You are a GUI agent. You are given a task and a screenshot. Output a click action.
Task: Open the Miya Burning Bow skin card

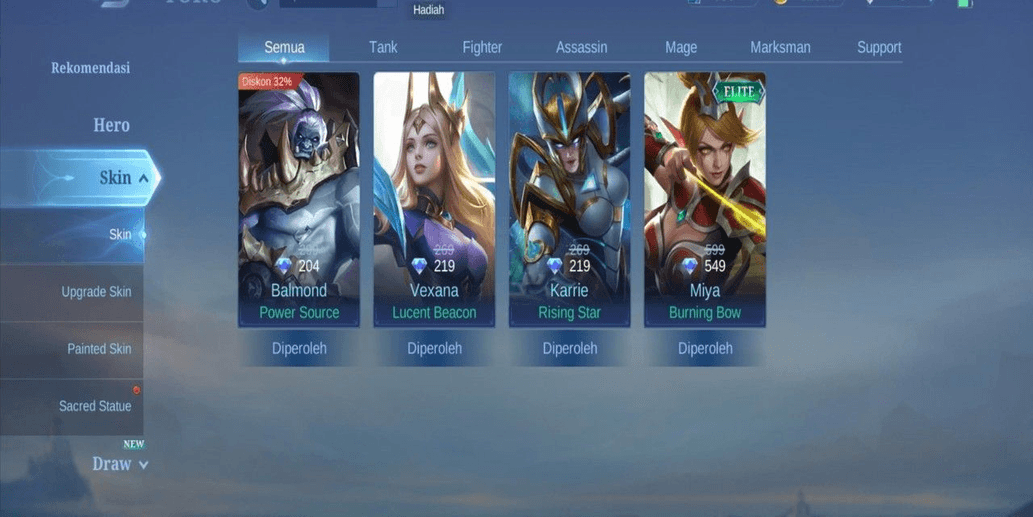(x=705, y=199)
